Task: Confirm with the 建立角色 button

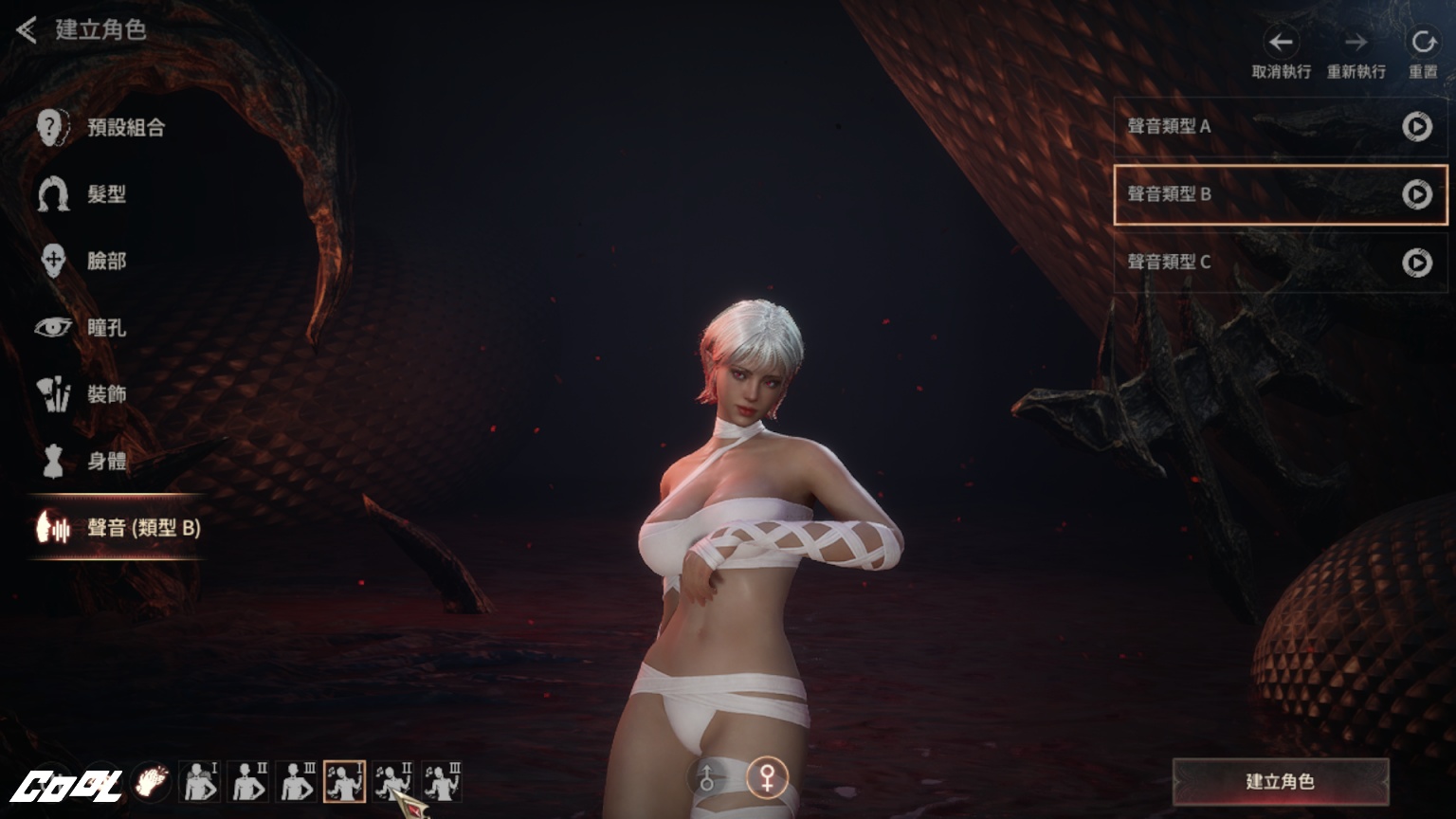Action: click(x=1280, y=782)
